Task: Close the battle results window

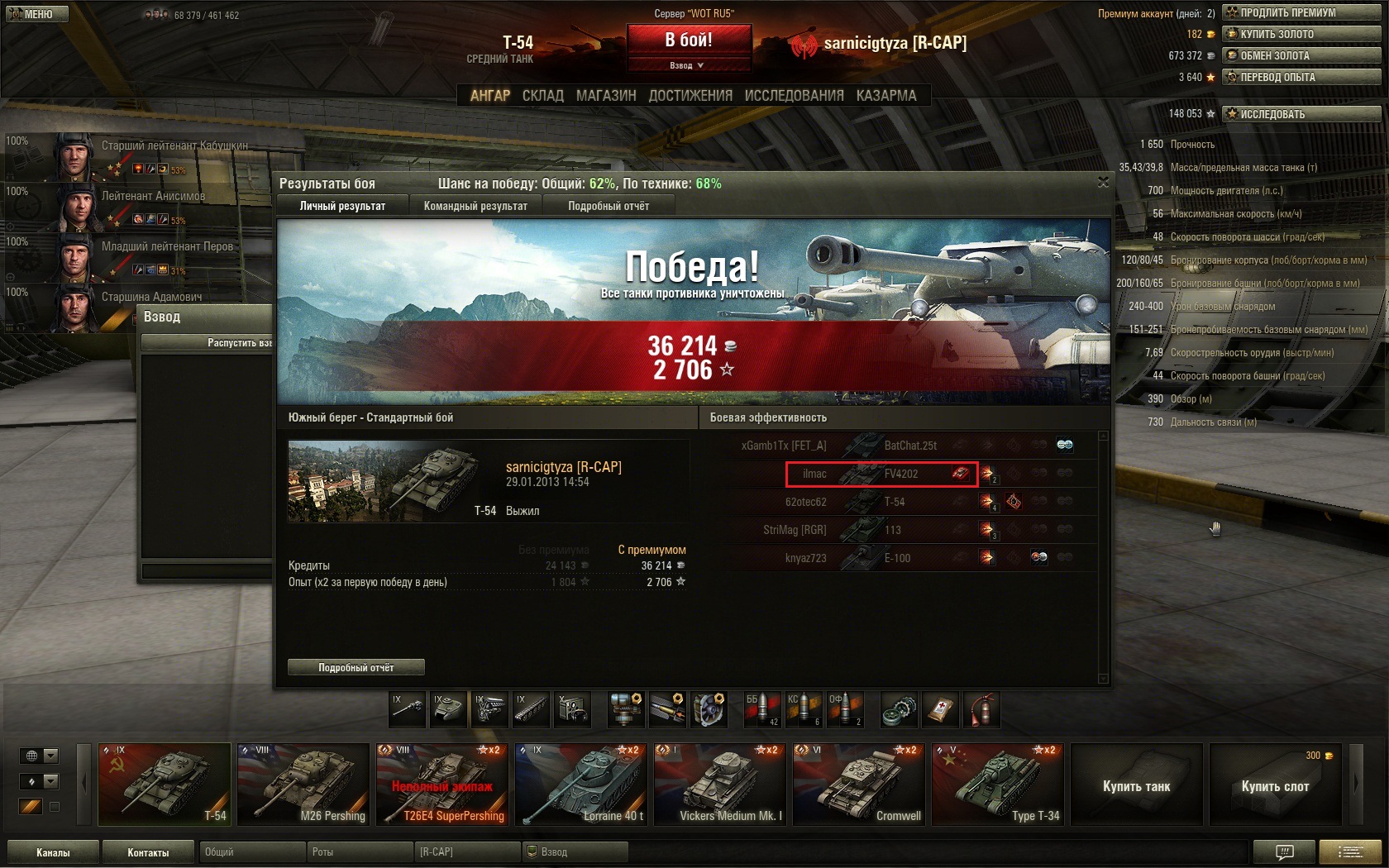Action: (x=1103, y=182)
